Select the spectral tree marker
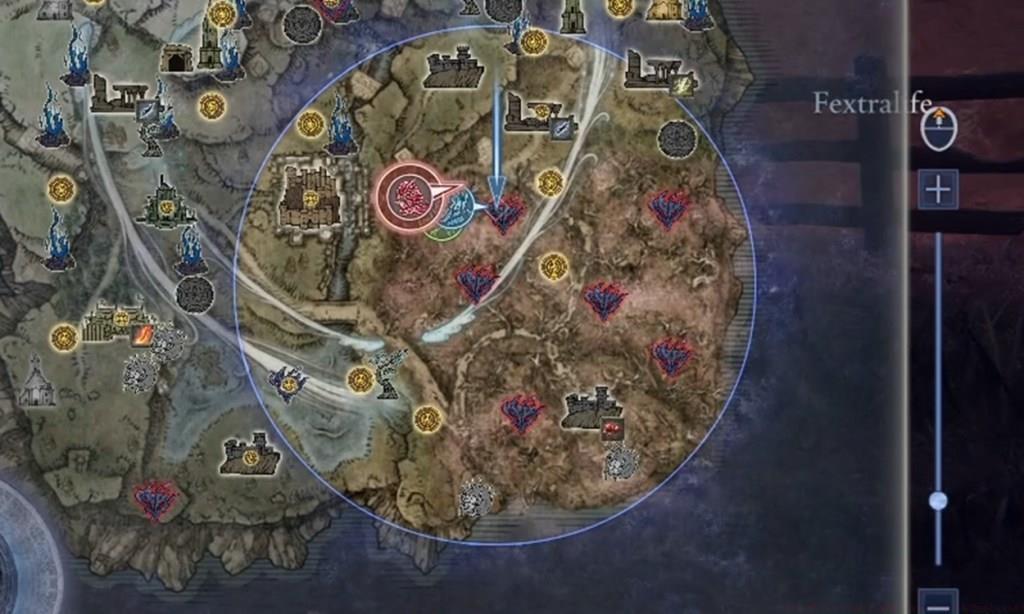The image size is (1024, 614). tap(386, 370)
